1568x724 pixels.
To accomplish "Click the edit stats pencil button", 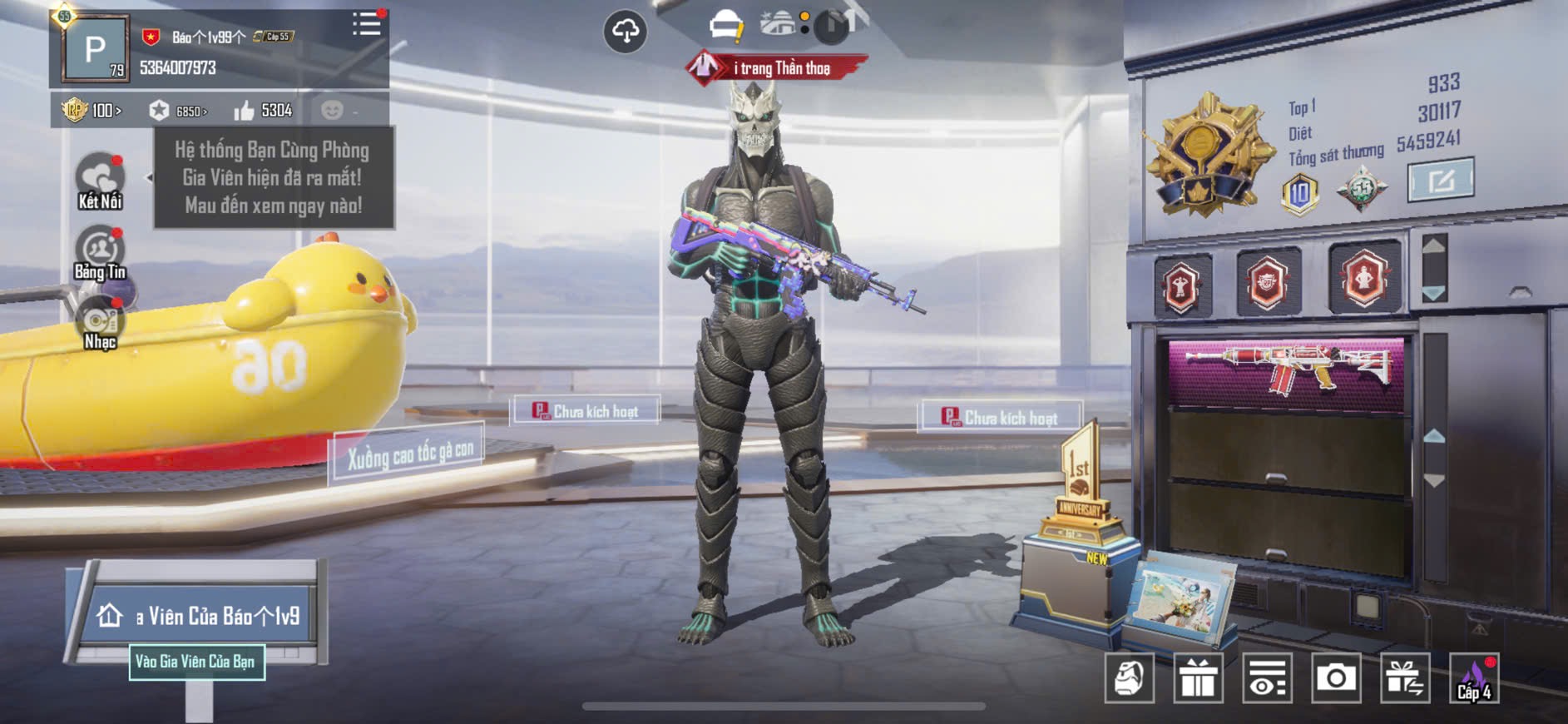I will point(1440,180).
